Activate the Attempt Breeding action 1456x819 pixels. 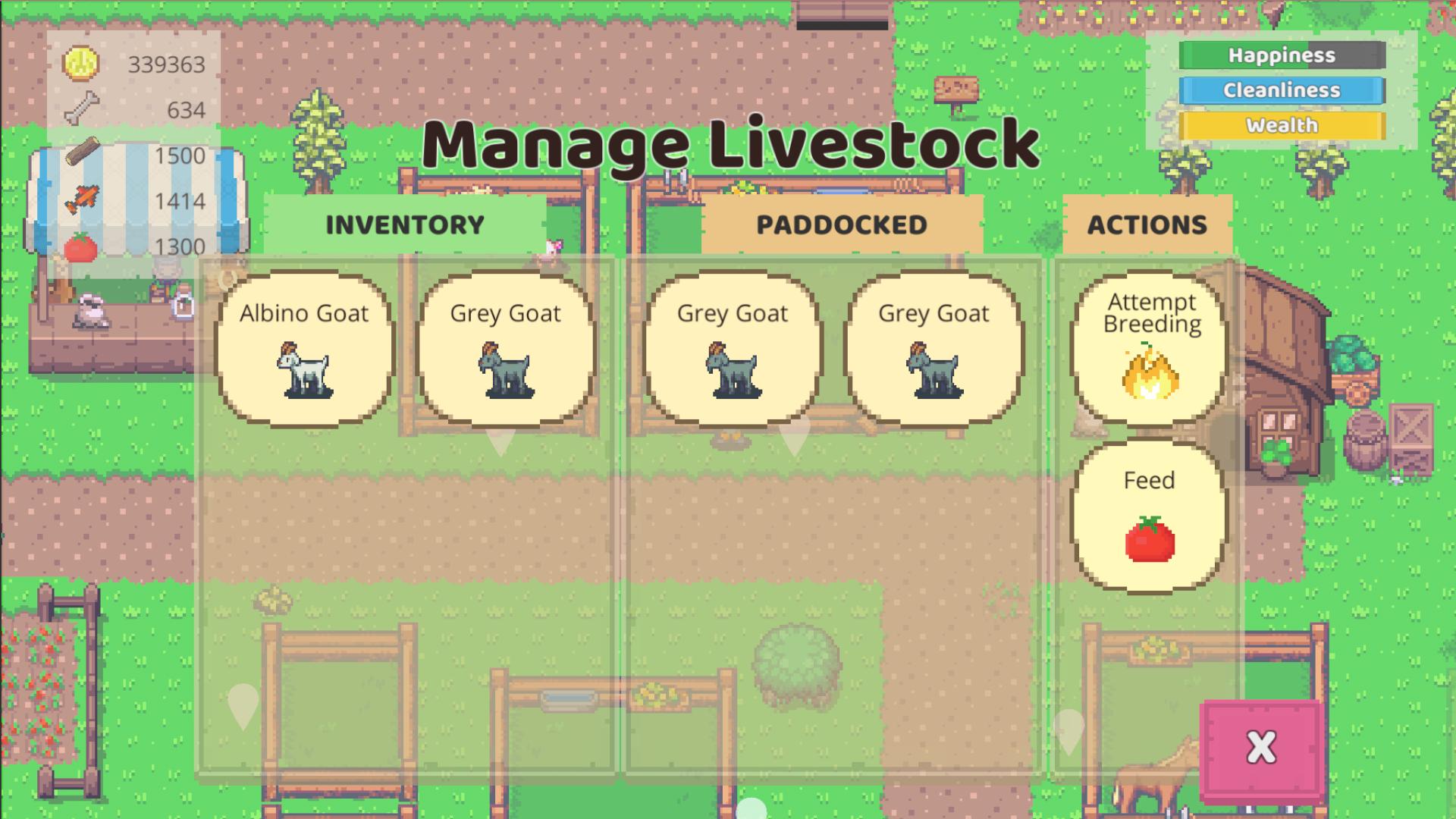click(1150, 350)
